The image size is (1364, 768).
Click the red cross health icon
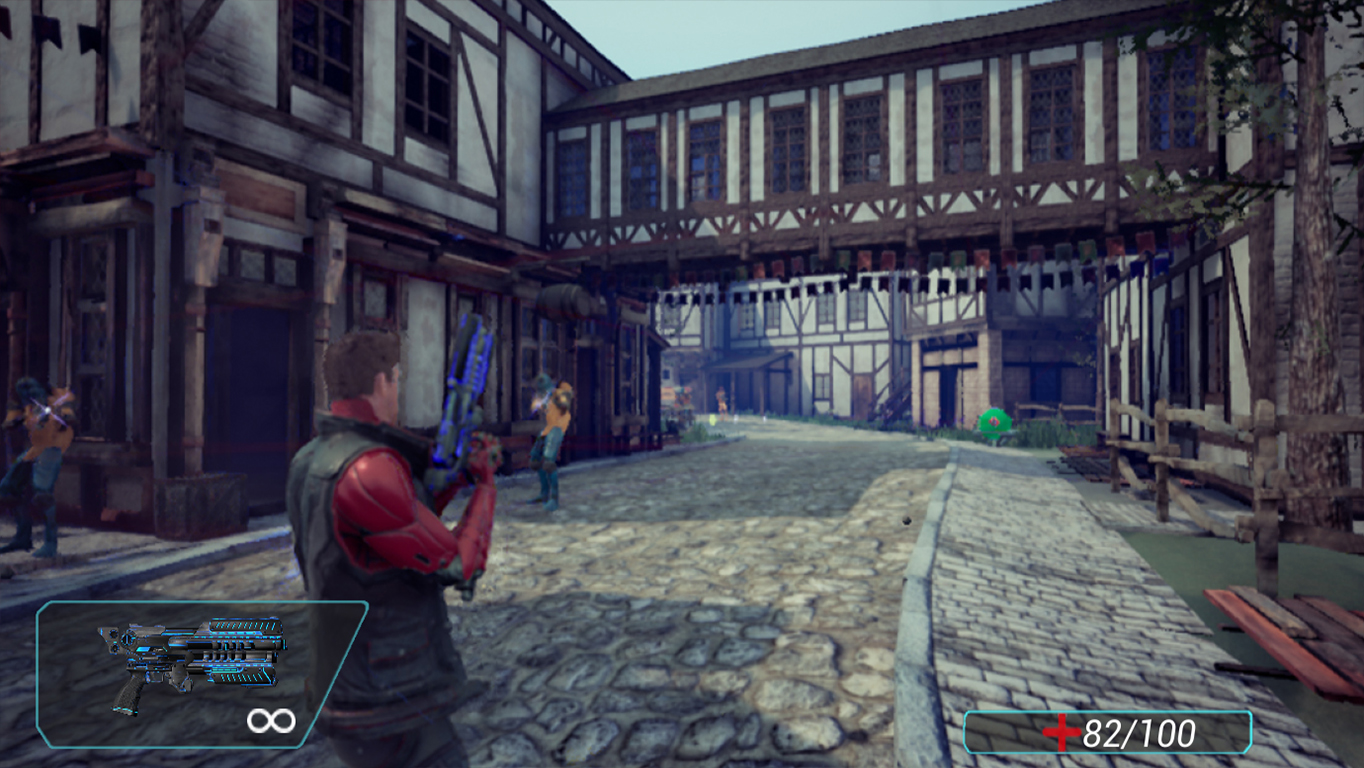point(1063,733)
